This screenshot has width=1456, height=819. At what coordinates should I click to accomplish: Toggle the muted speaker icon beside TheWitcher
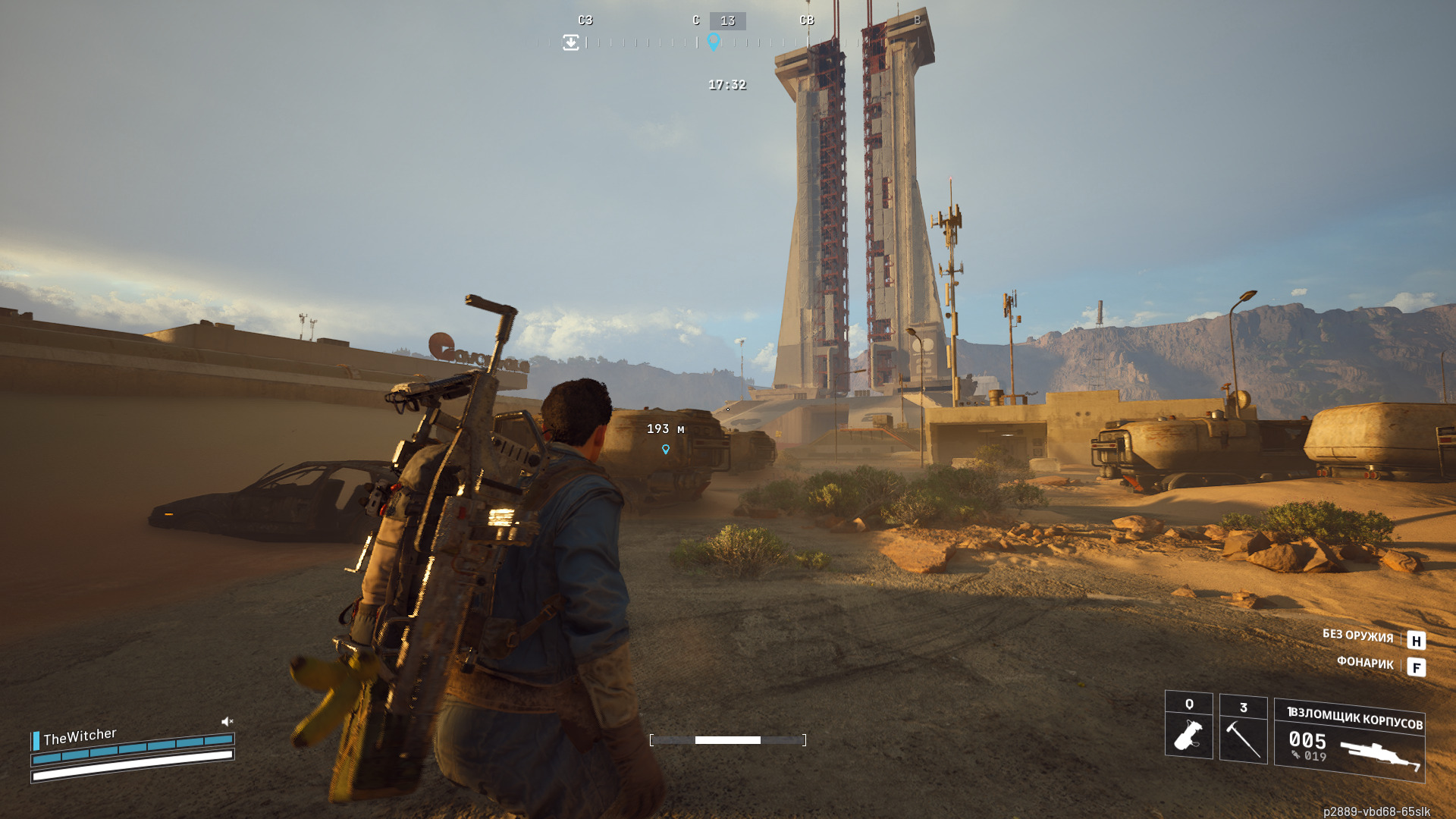[227, 721]
